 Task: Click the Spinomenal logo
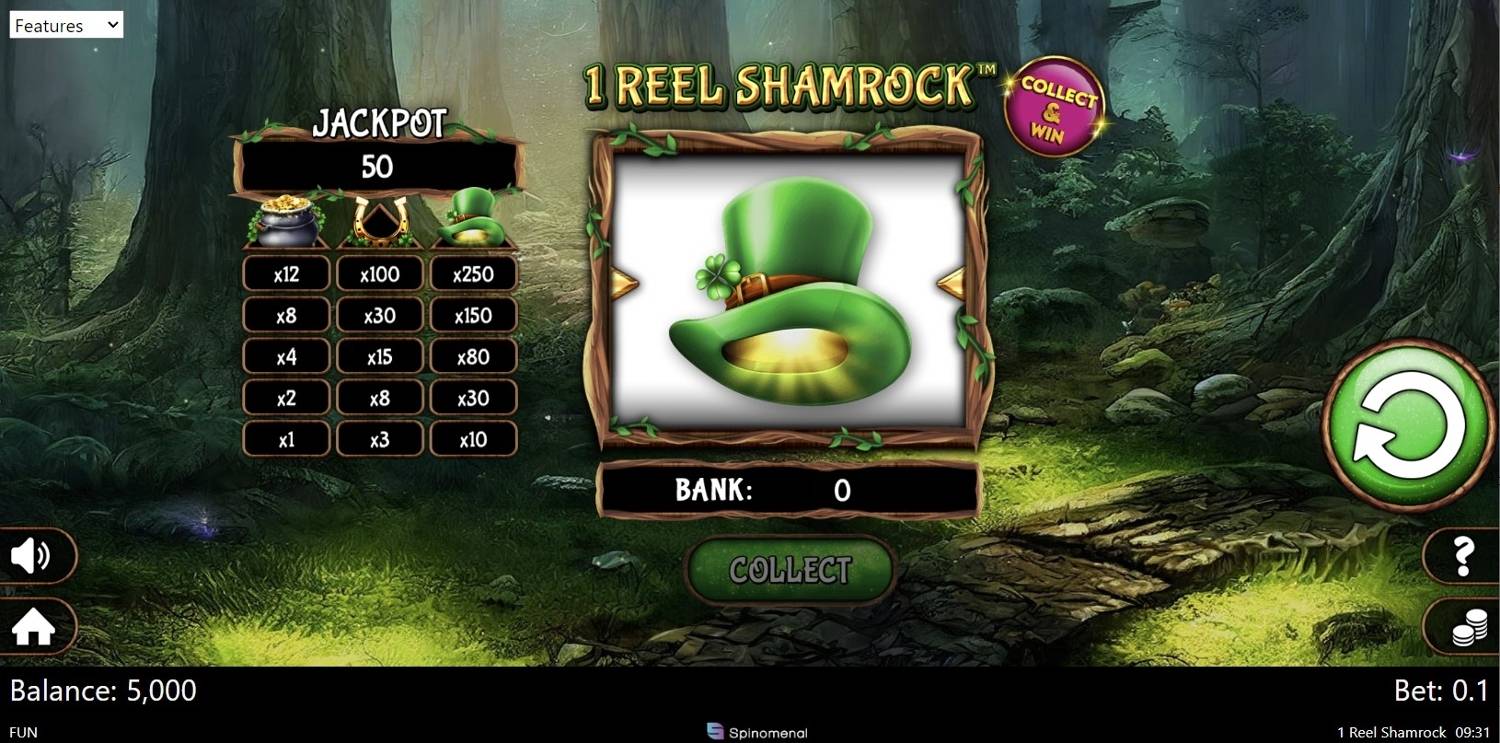(757, 732)
